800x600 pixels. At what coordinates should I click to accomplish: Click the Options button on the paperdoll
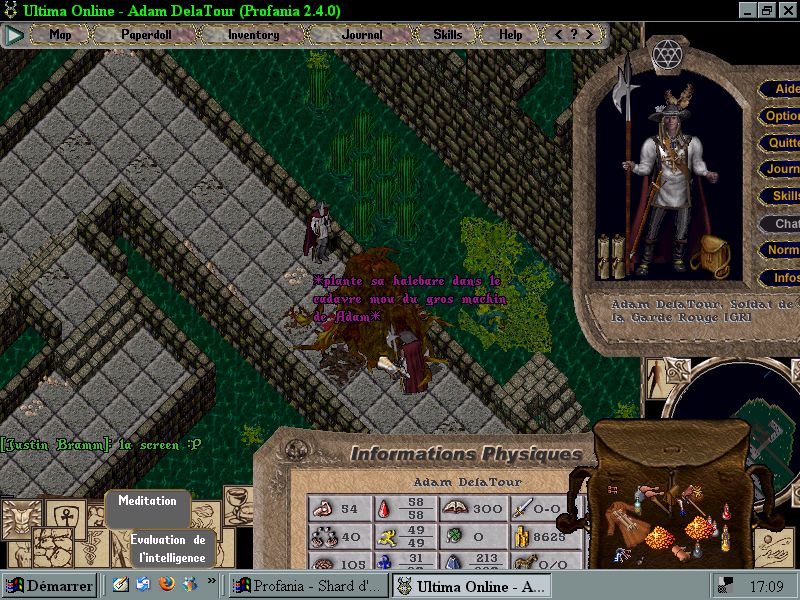(782, 116)
